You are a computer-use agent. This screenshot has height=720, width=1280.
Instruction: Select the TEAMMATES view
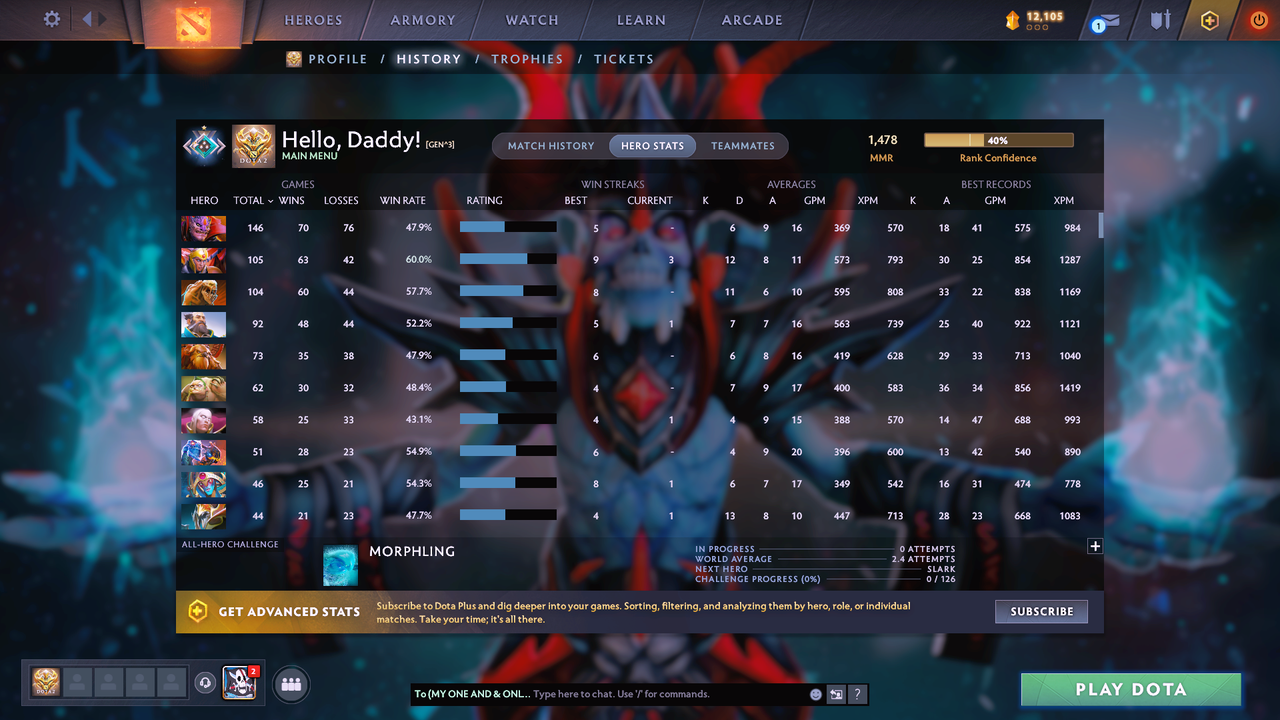point(743,145)
